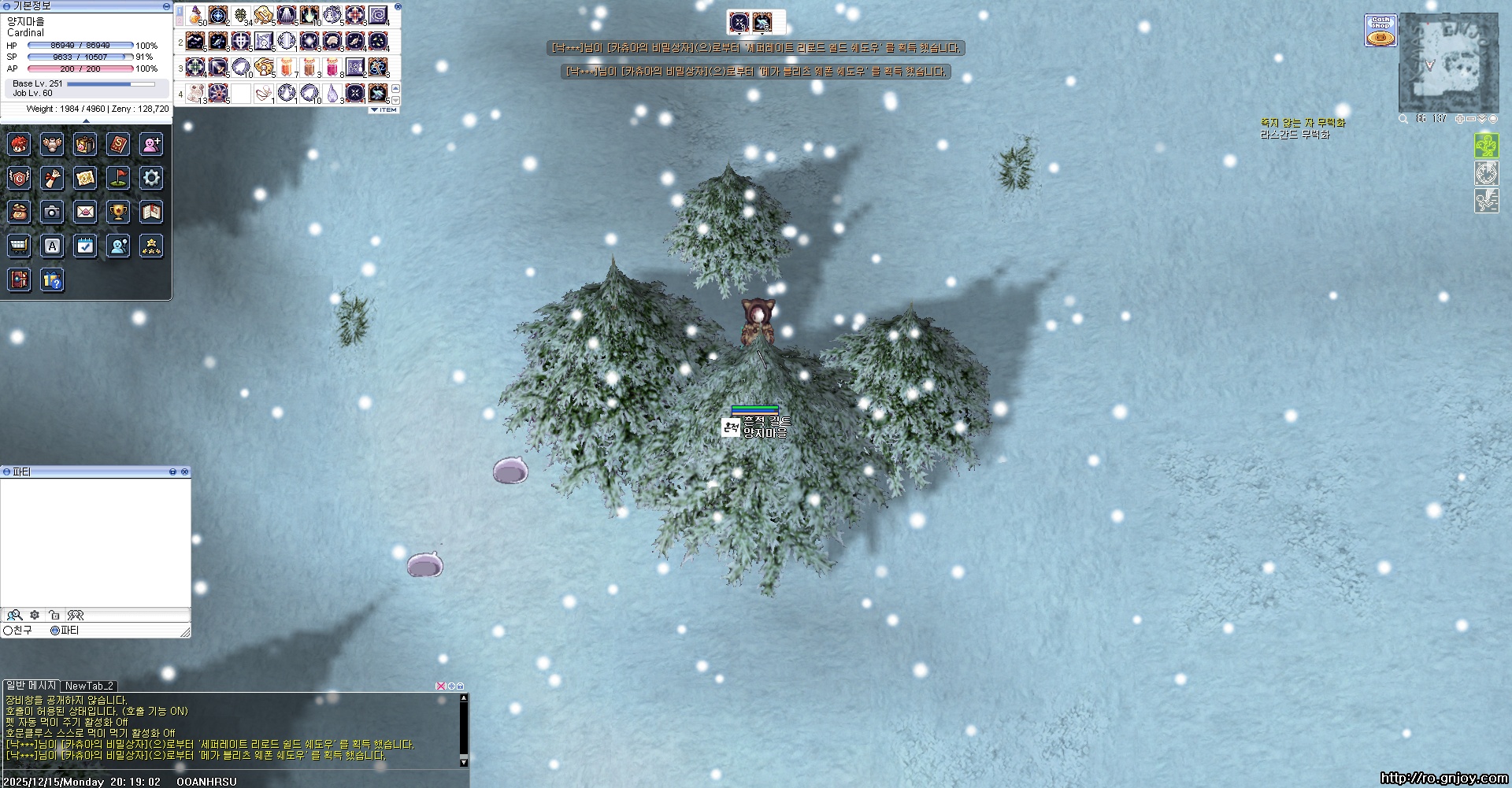Zoom out the minimap with minus button
The width and height of the screenshot is (1512, 788).
(x=1470, y=119)
